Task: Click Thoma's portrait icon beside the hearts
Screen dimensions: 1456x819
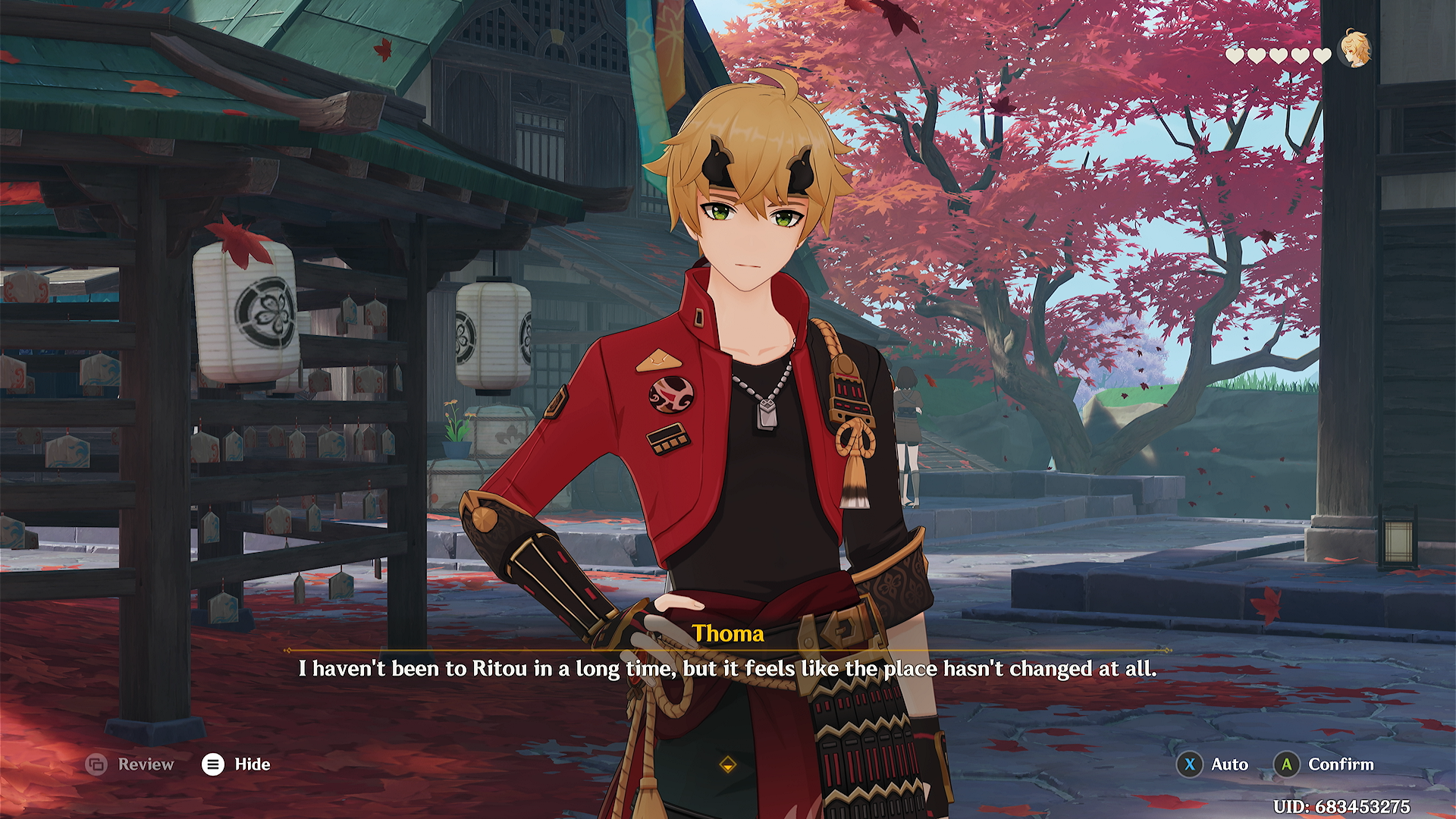Action: pyautogui.click(x=1354, y=49)
